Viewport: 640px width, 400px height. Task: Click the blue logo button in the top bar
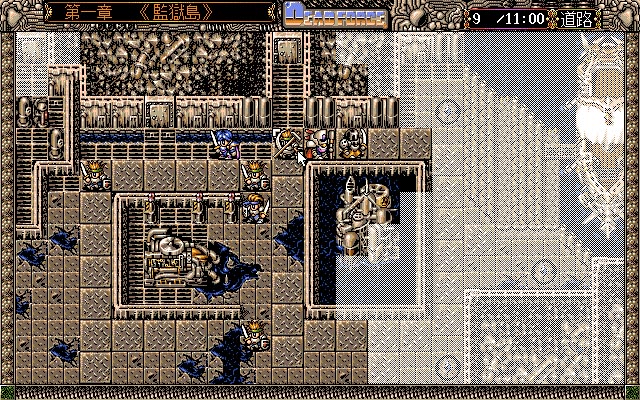(332, 14)
